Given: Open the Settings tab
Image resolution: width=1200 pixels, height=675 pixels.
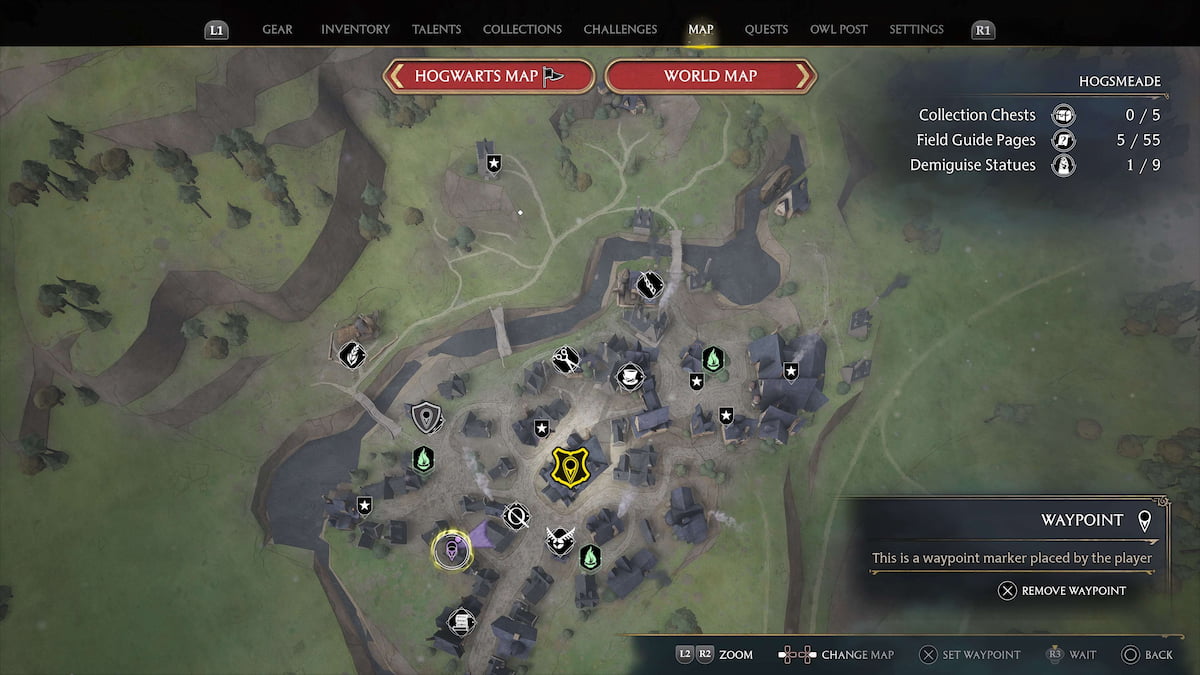Looking at the screenshot, I should 917,30.
